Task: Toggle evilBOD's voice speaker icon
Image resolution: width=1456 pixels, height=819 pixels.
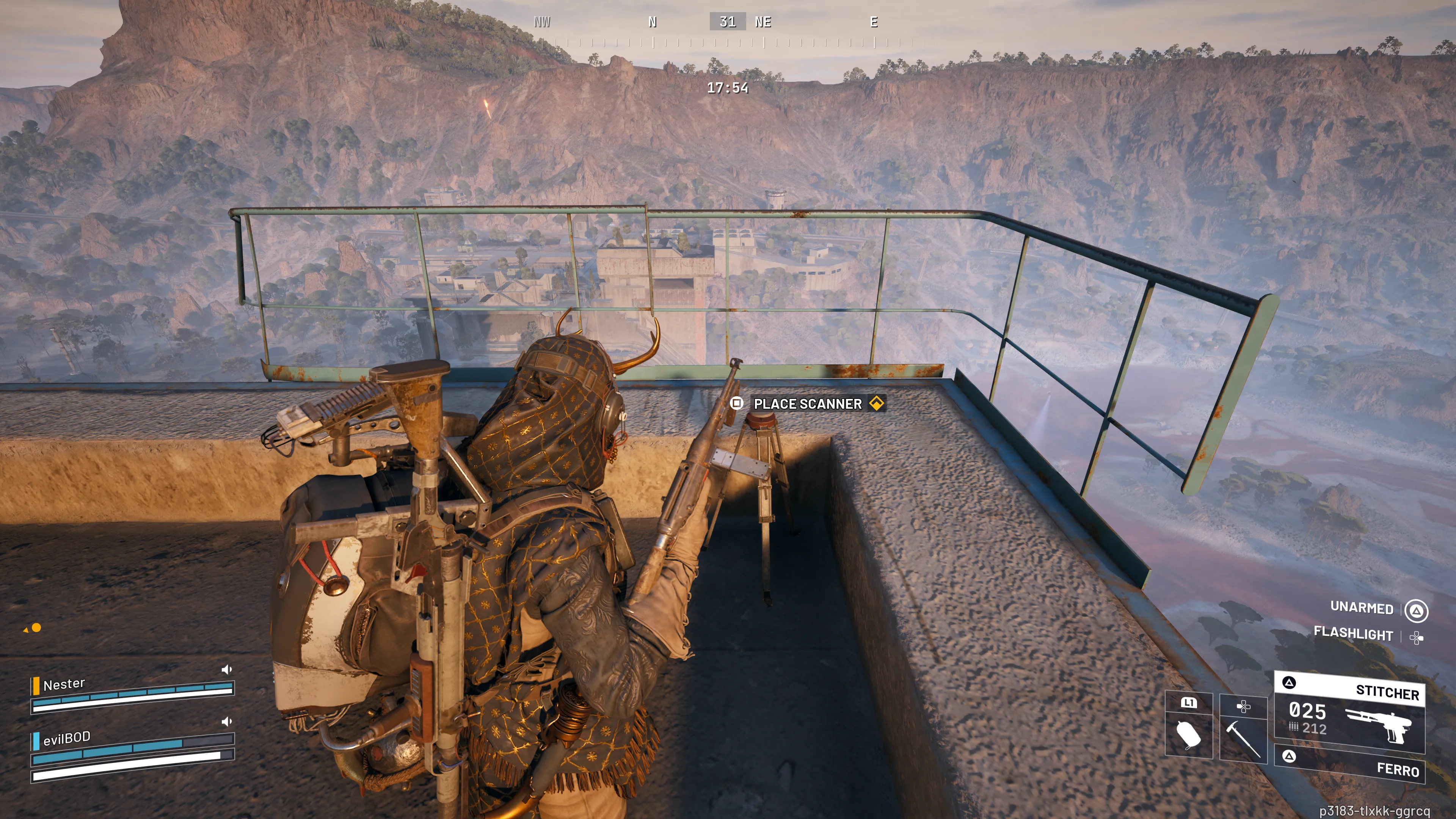Action: [x=227, y=722]
